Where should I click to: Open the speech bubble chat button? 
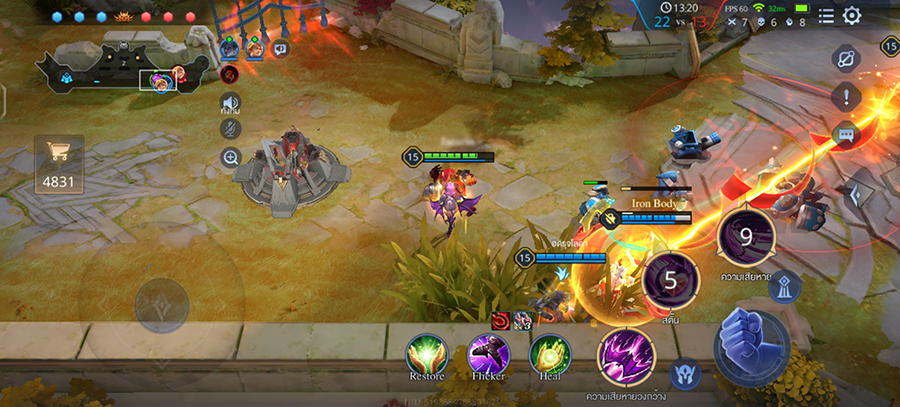(846, 135)
